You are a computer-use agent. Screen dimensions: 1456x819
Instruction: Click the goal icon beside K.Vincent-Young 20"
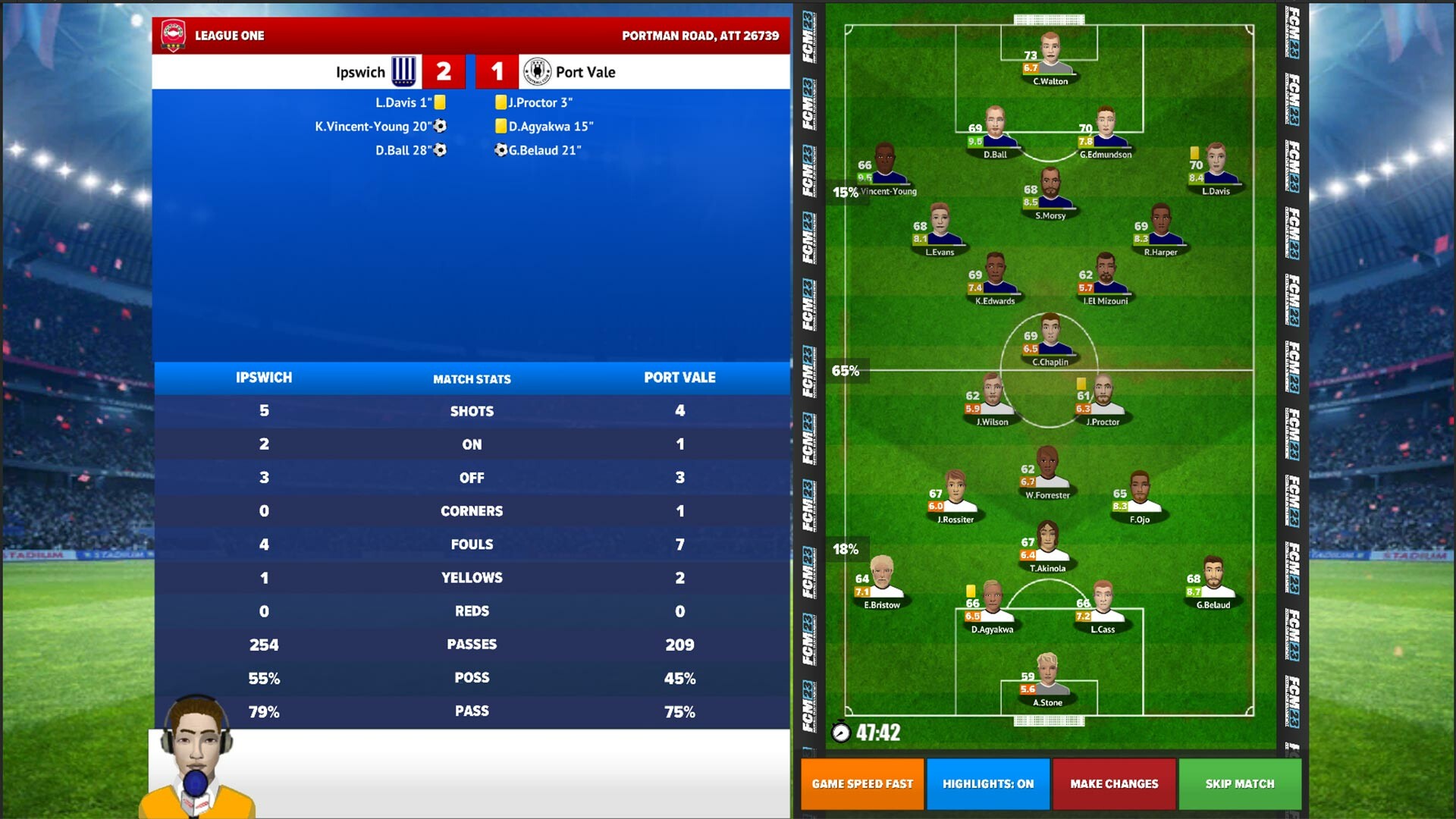tap(438, 126)
